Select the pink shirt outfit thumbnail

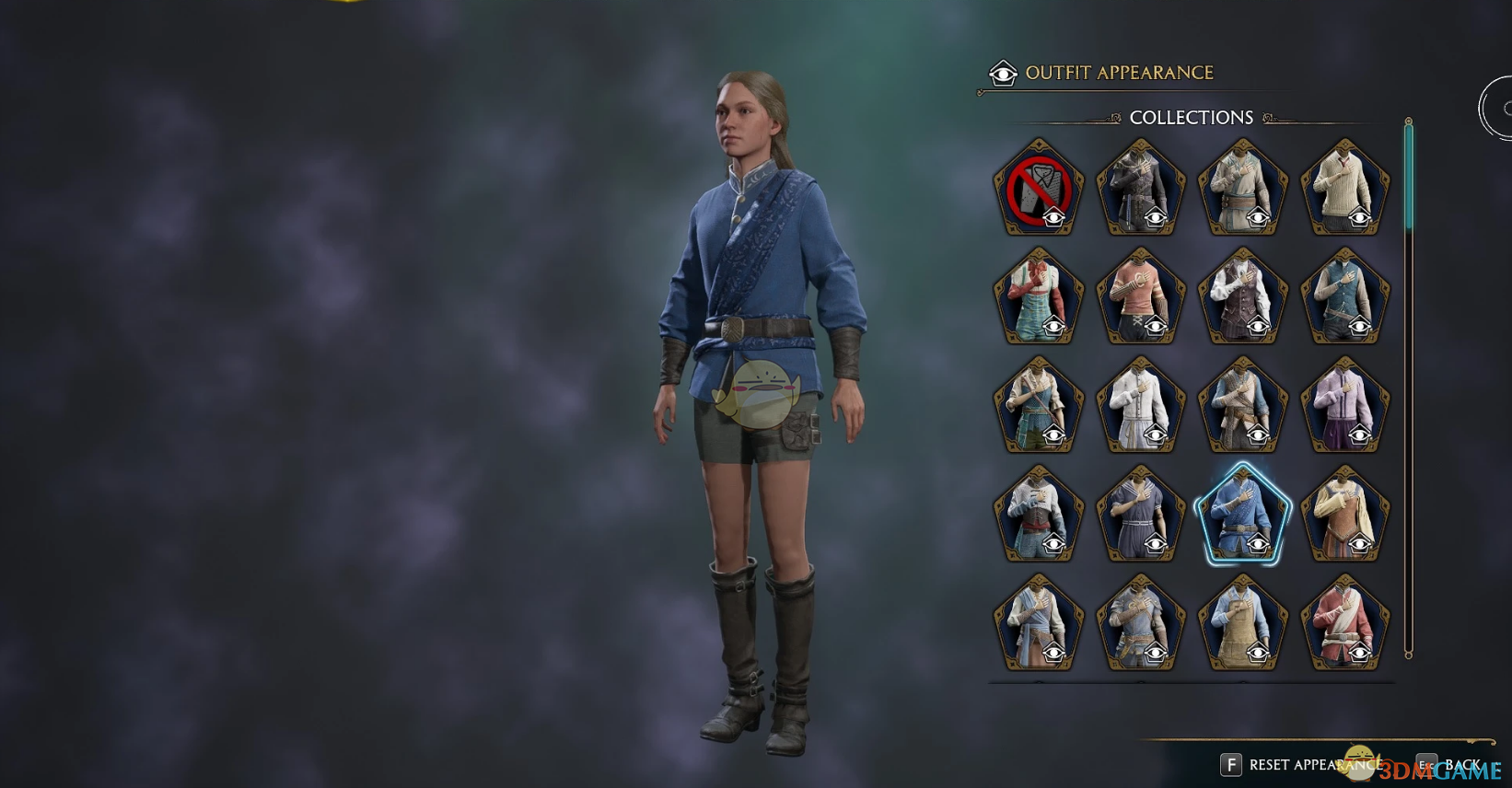1140,295
